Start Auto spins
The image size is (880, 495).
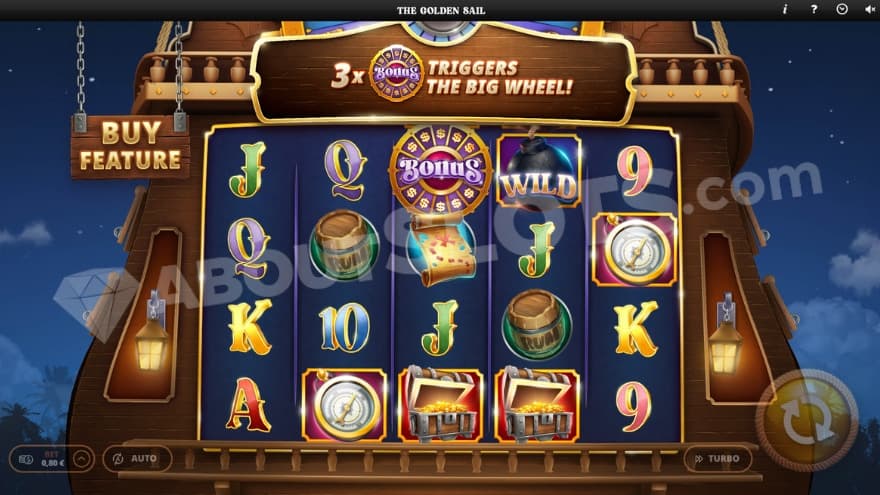(137, 458)
